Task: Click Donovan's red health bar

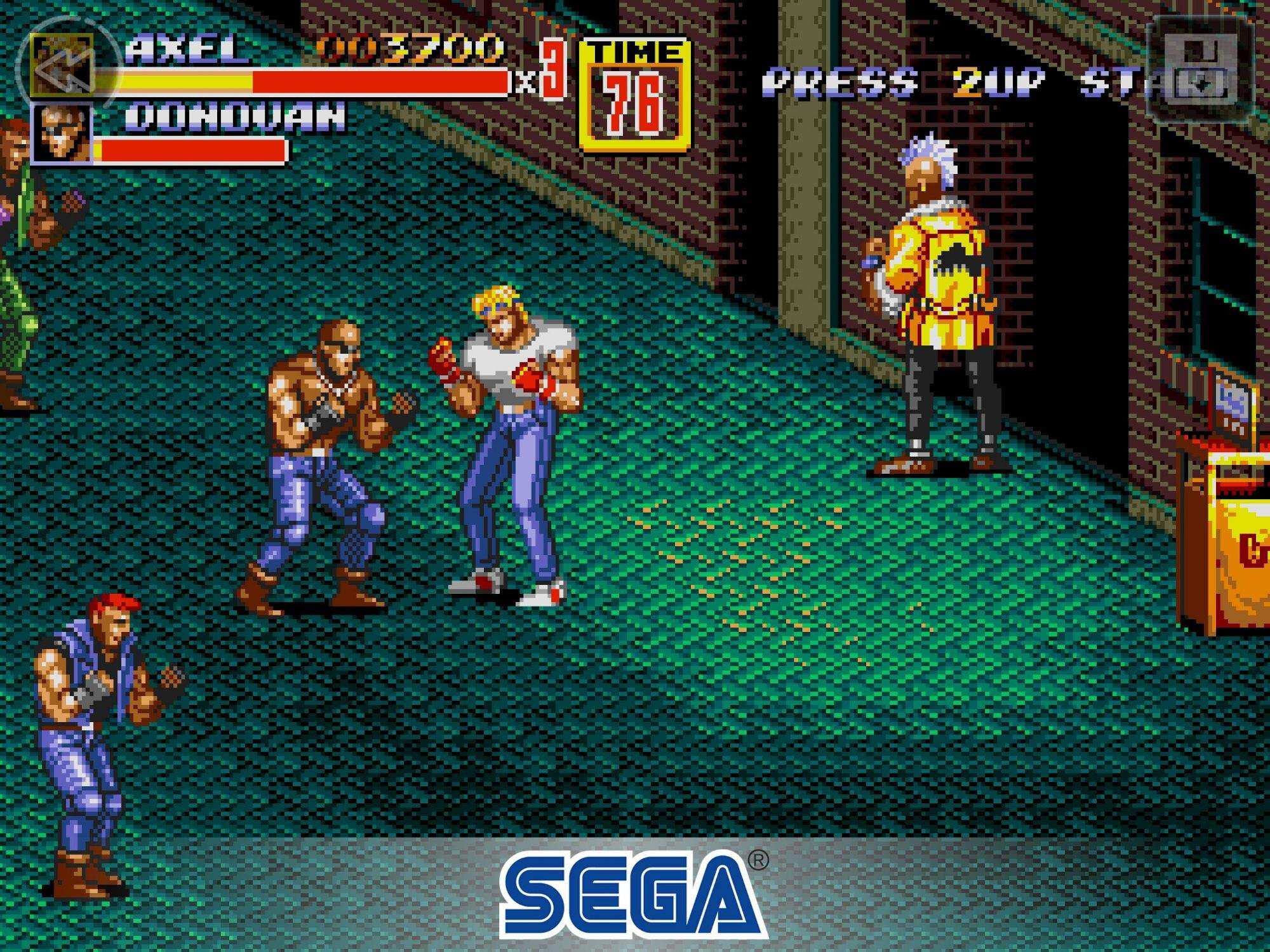Action: tap(190, 151)
